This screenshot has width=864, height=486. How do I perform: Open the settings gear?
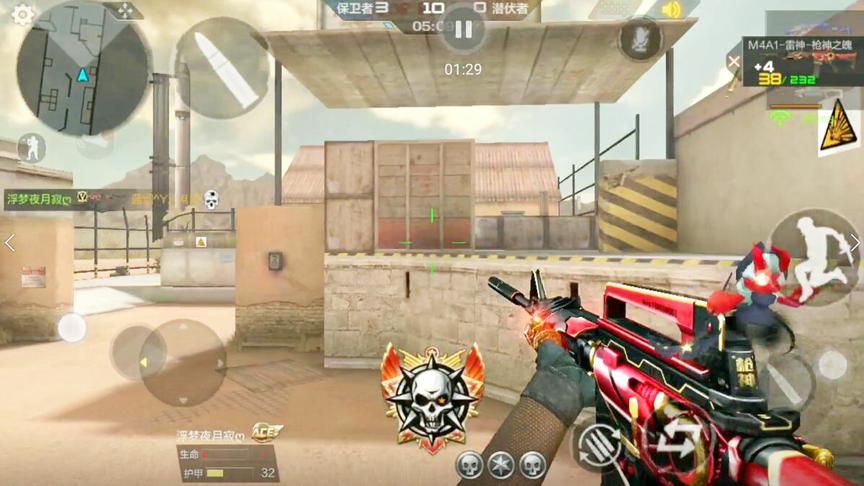click(x=22, y=14)
